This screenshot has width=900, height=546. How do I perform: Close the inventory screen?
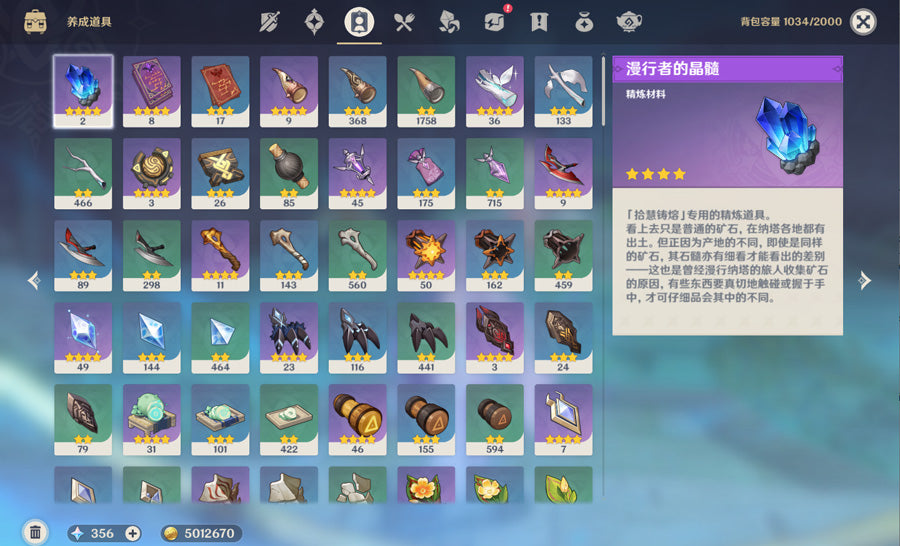(863, 22)
